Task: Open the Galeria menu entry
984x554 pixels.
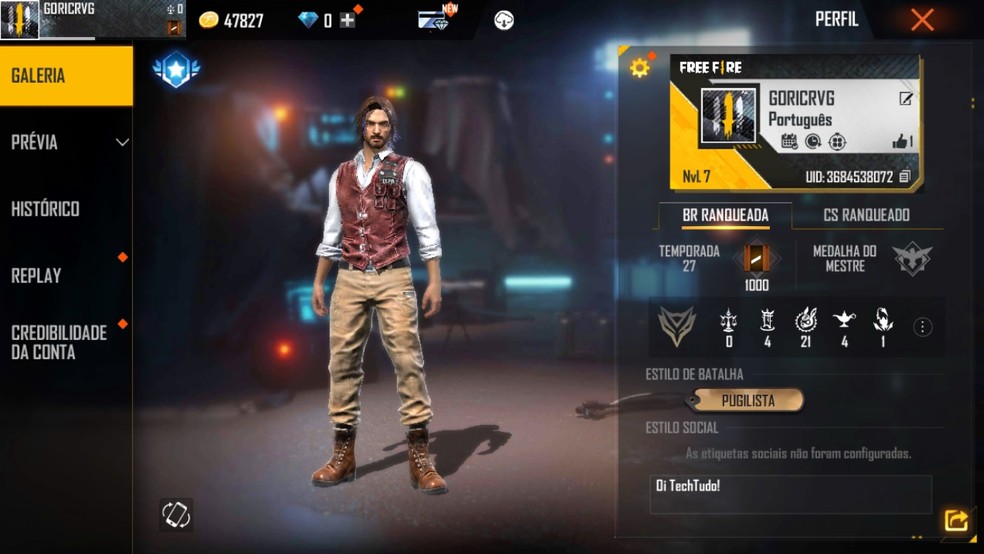Action: 66,76
